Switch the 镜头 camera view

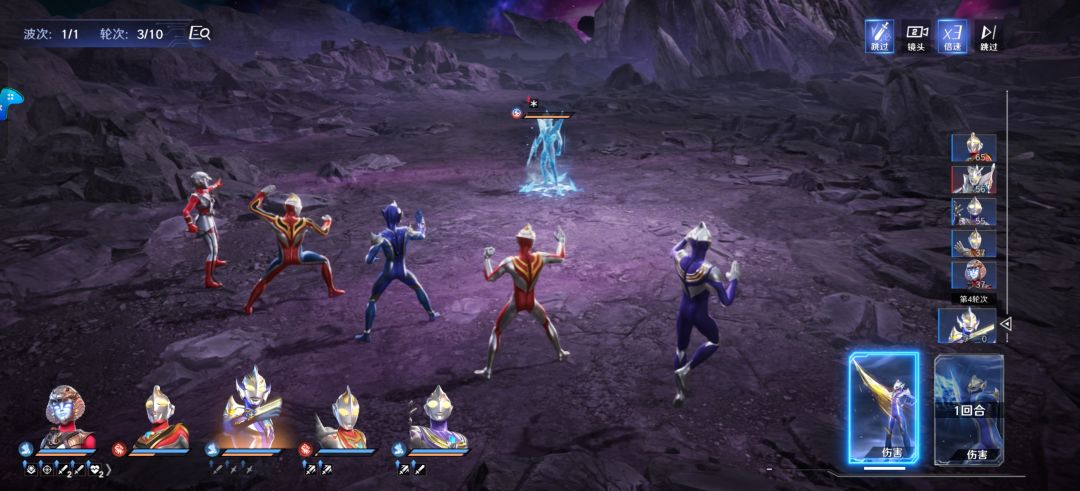[916, 36]
